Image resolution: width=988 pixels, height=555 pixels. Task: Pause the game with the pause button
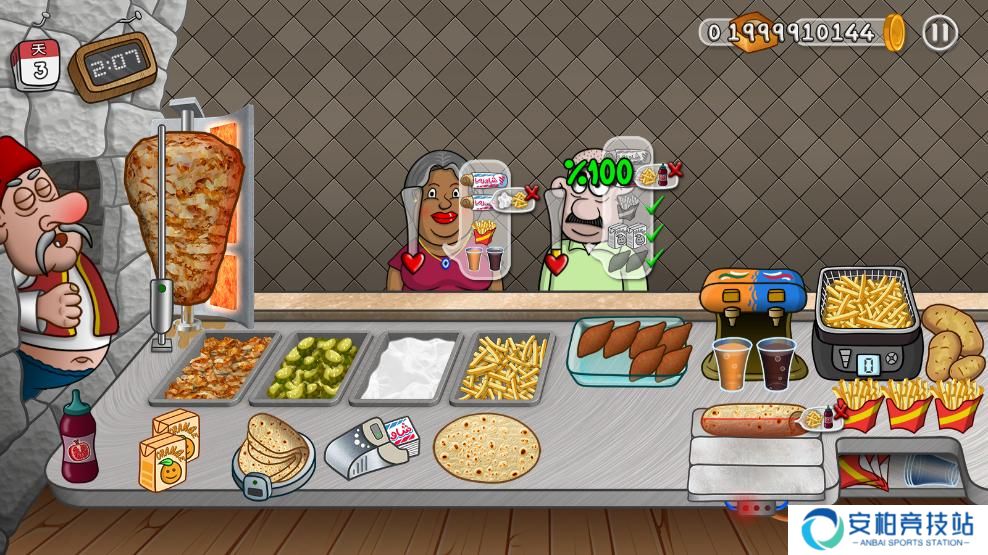(939, 33)
